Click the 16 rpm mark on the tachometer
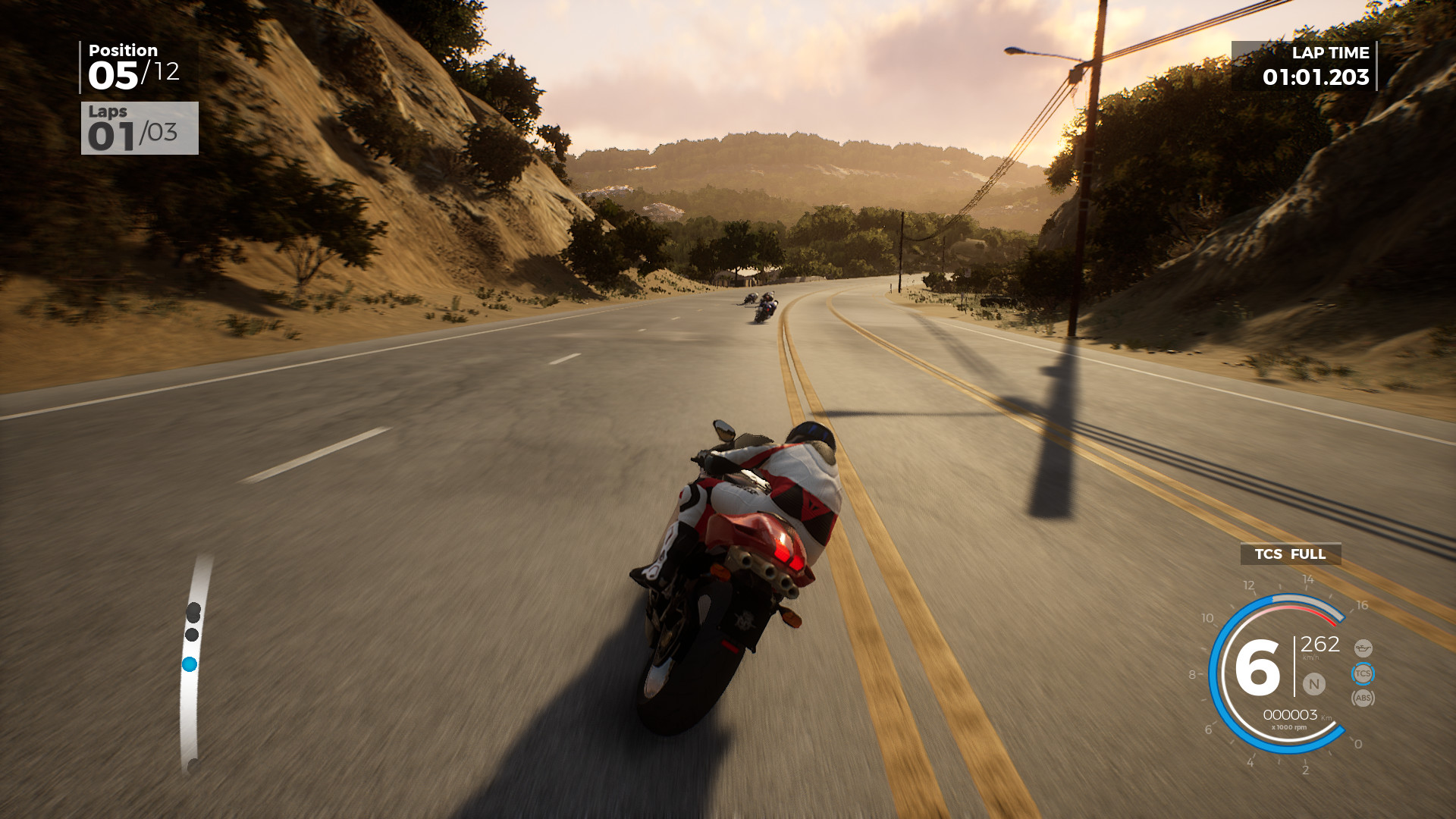This screenshot has width=1456, height=819. (x=1363, y=605)
